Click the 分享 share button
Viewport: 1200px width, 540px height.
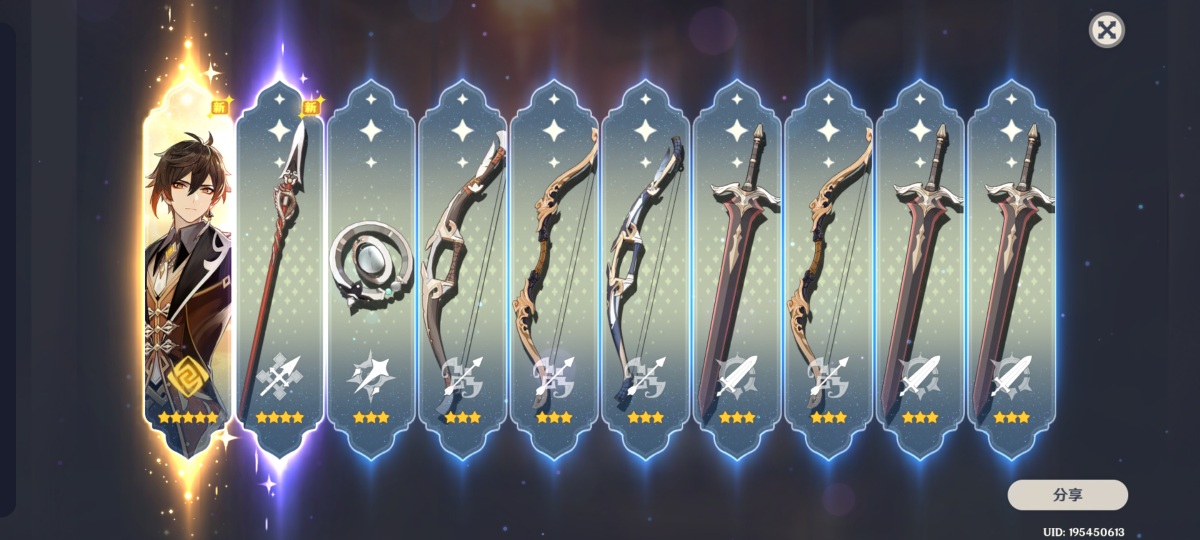1067,495
